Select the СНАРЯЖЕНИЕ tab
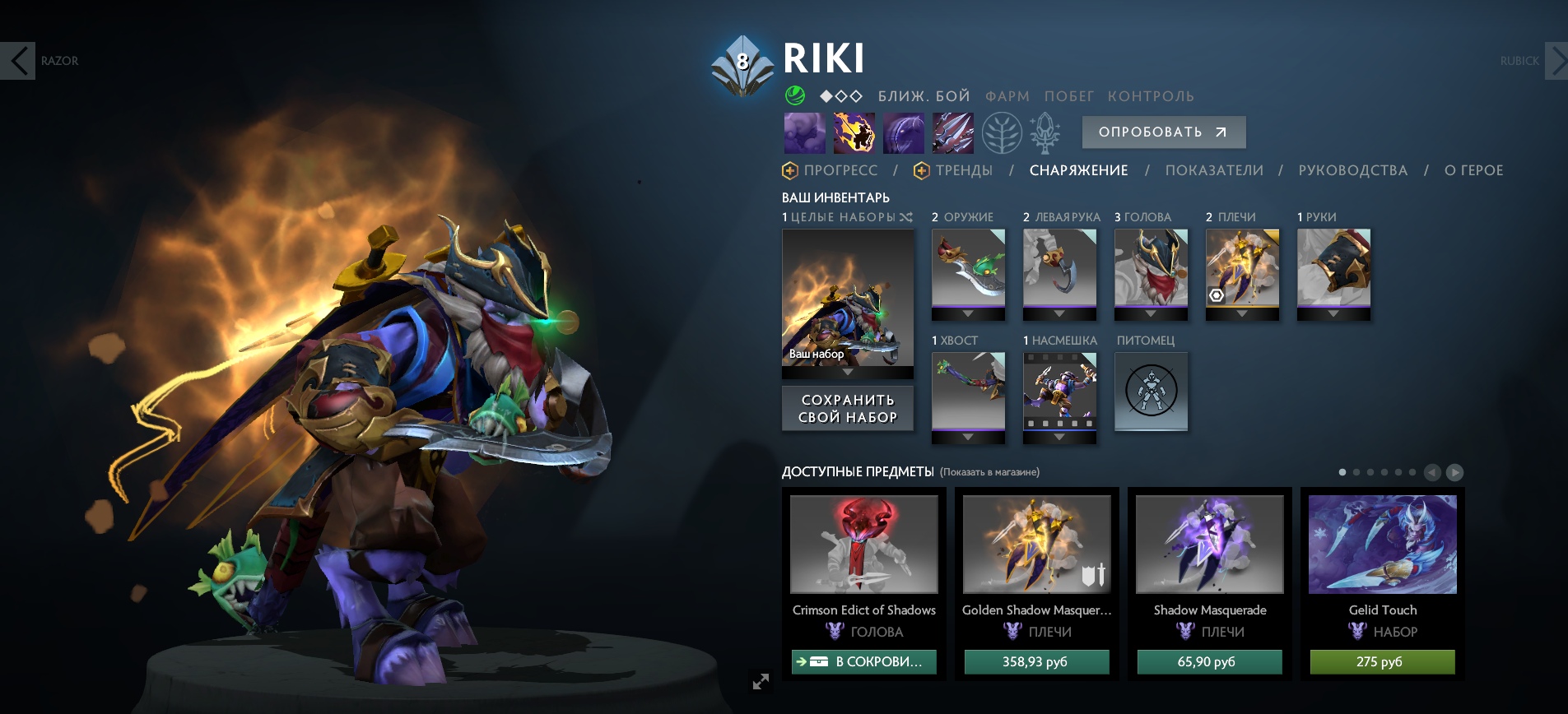Screen dimensions: 1568x714 click(1078, 170)
